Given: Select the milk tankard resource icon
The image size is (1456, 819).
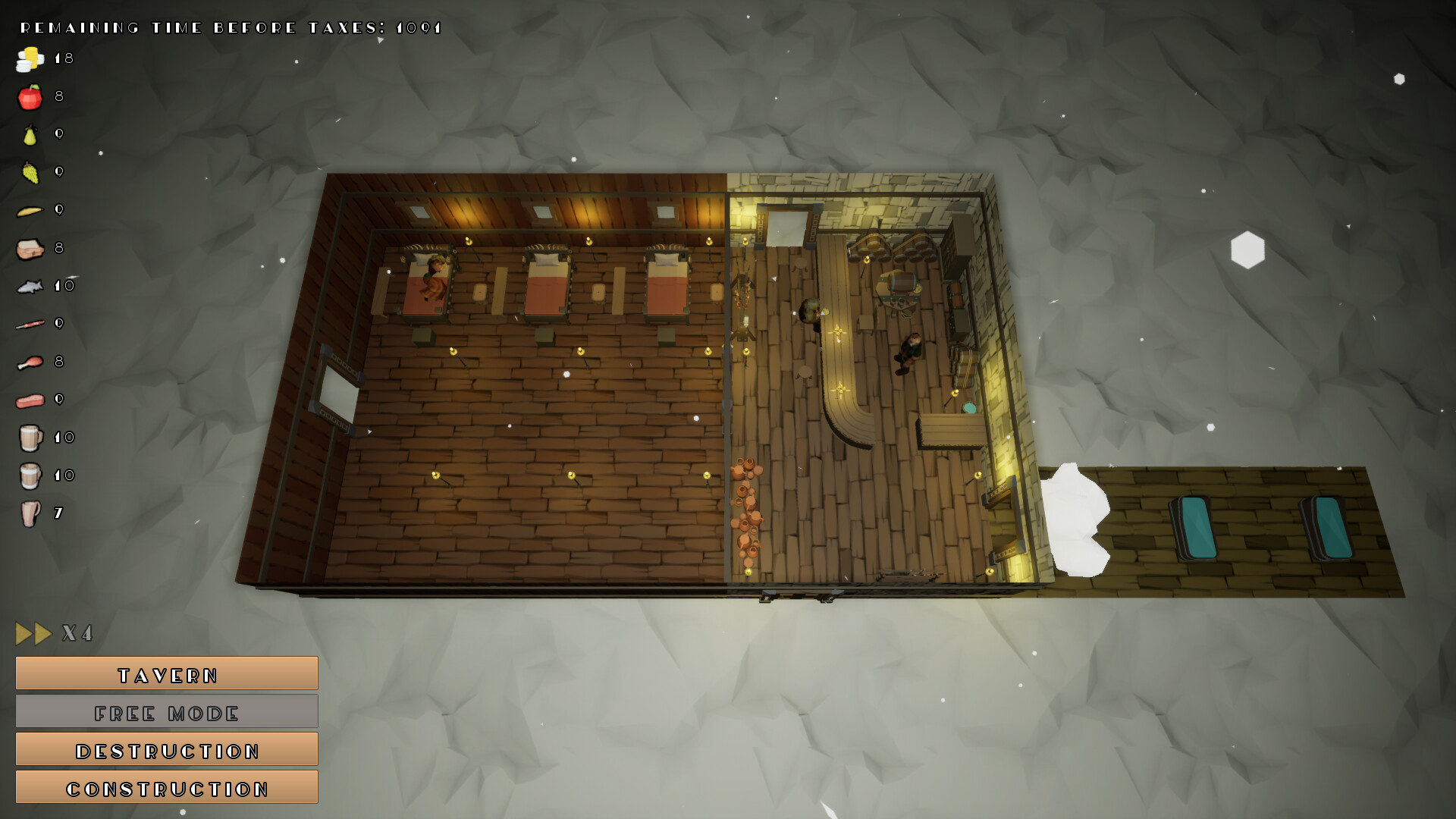Looking at the screenshot, I should [x=29, y=475].
